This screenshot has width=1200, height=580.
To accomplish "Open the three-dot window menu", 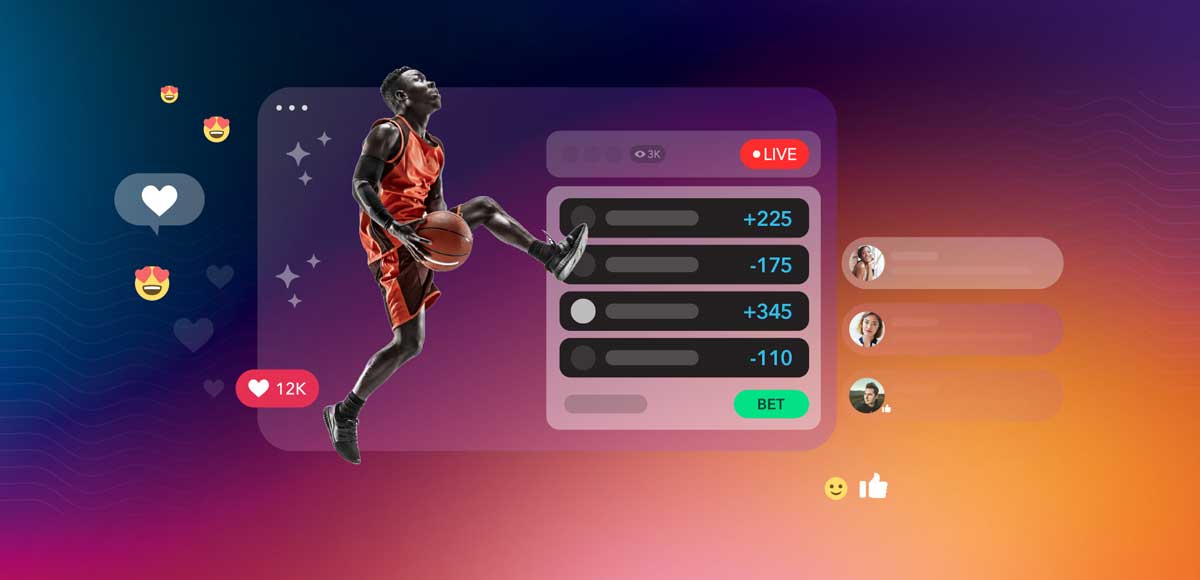I will [291, 108].
